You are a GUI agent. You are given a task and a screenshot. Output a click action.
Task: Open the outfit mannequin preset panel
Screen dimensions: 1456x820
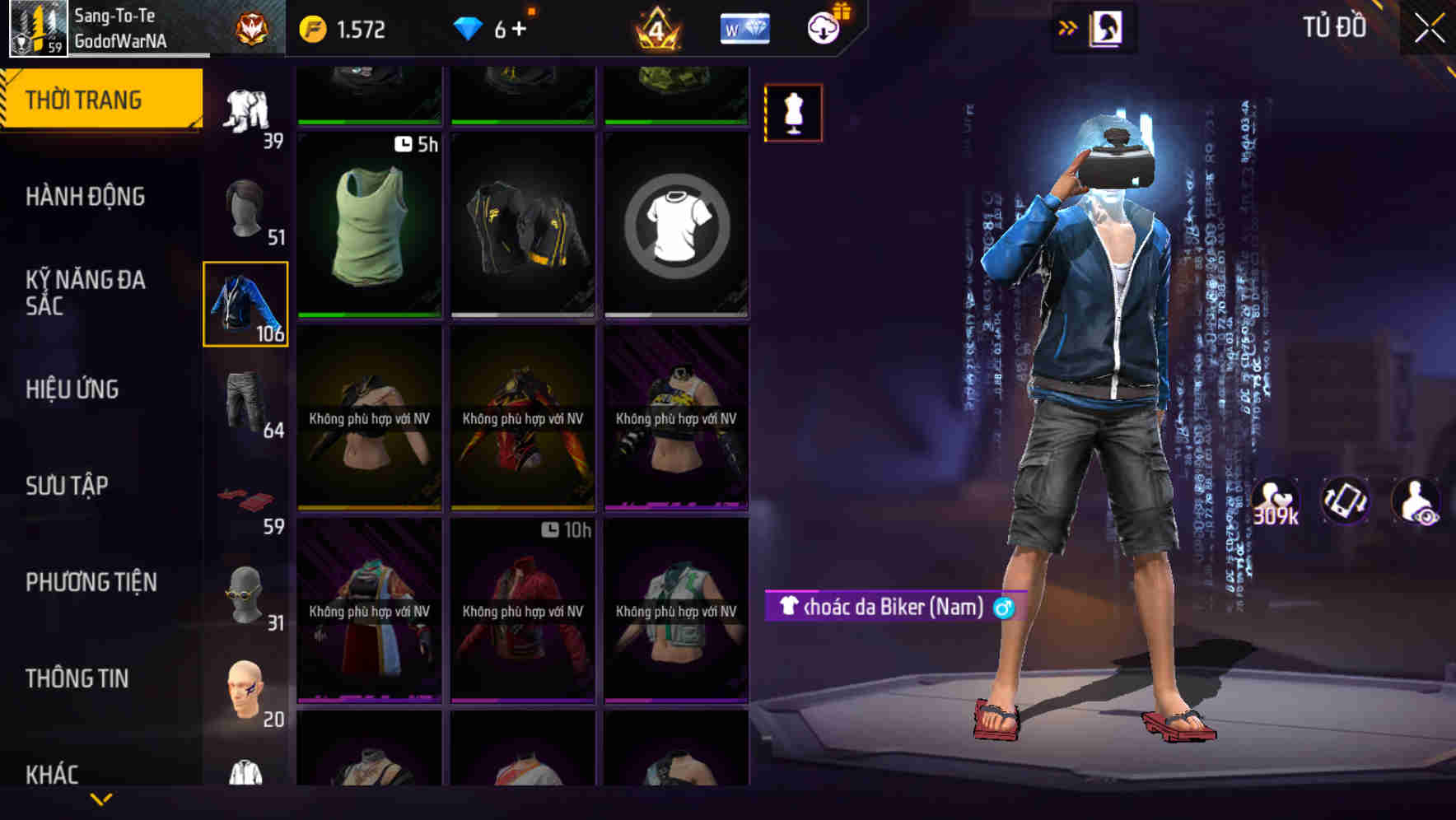pyautogui.click(x=792, y=113)
